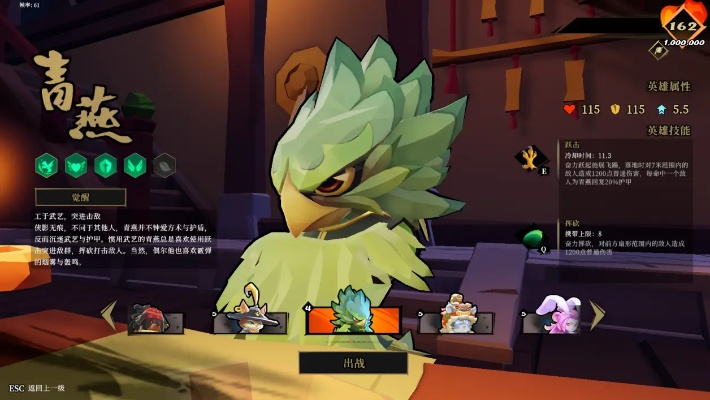Screen dimensions: 710x400
Task: Click the 返回上一级 back option
Action: (x=38, y=387)
